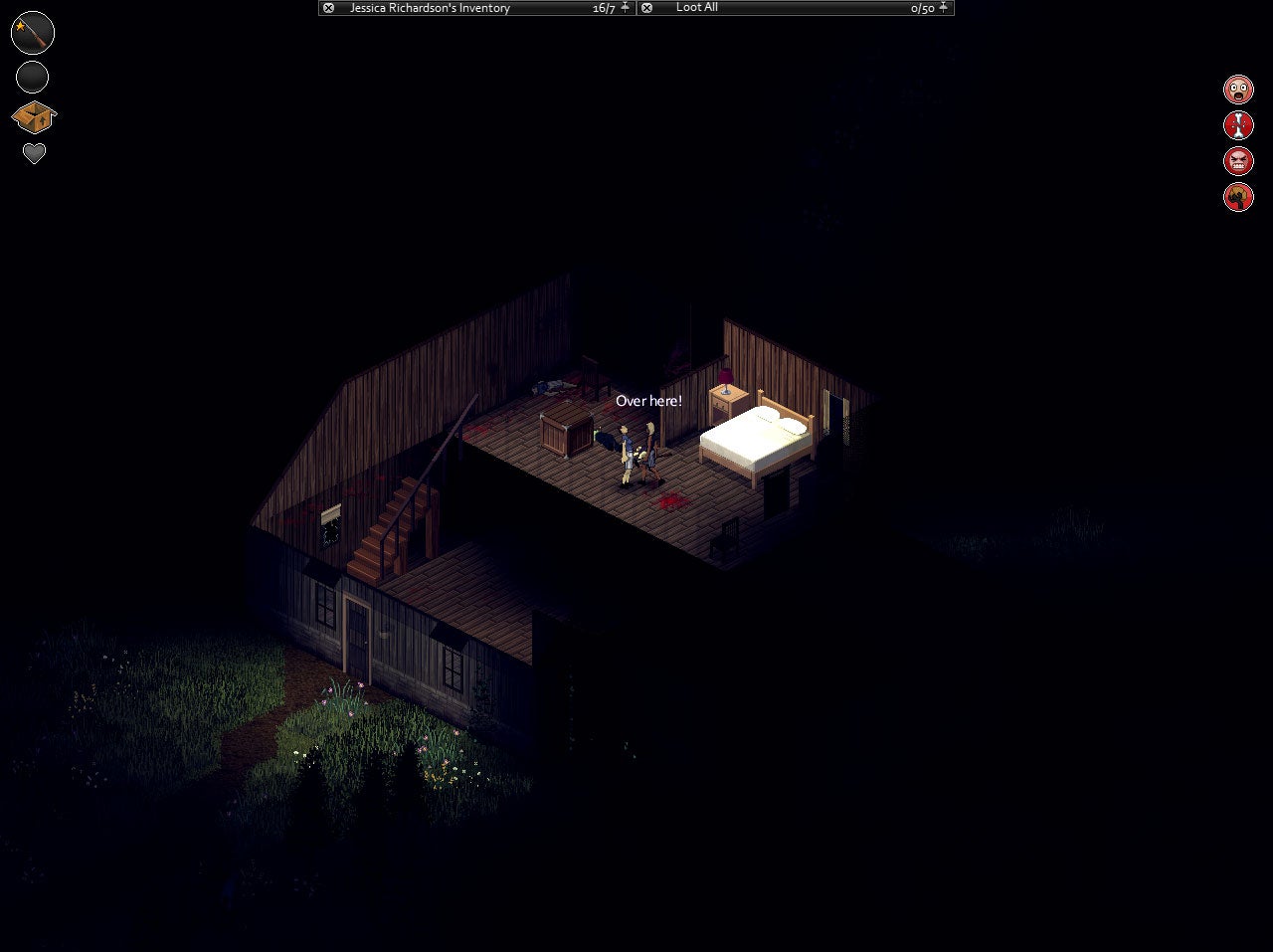Close the Loot All panel
1273x952 pixels.
tap(646, 8)
